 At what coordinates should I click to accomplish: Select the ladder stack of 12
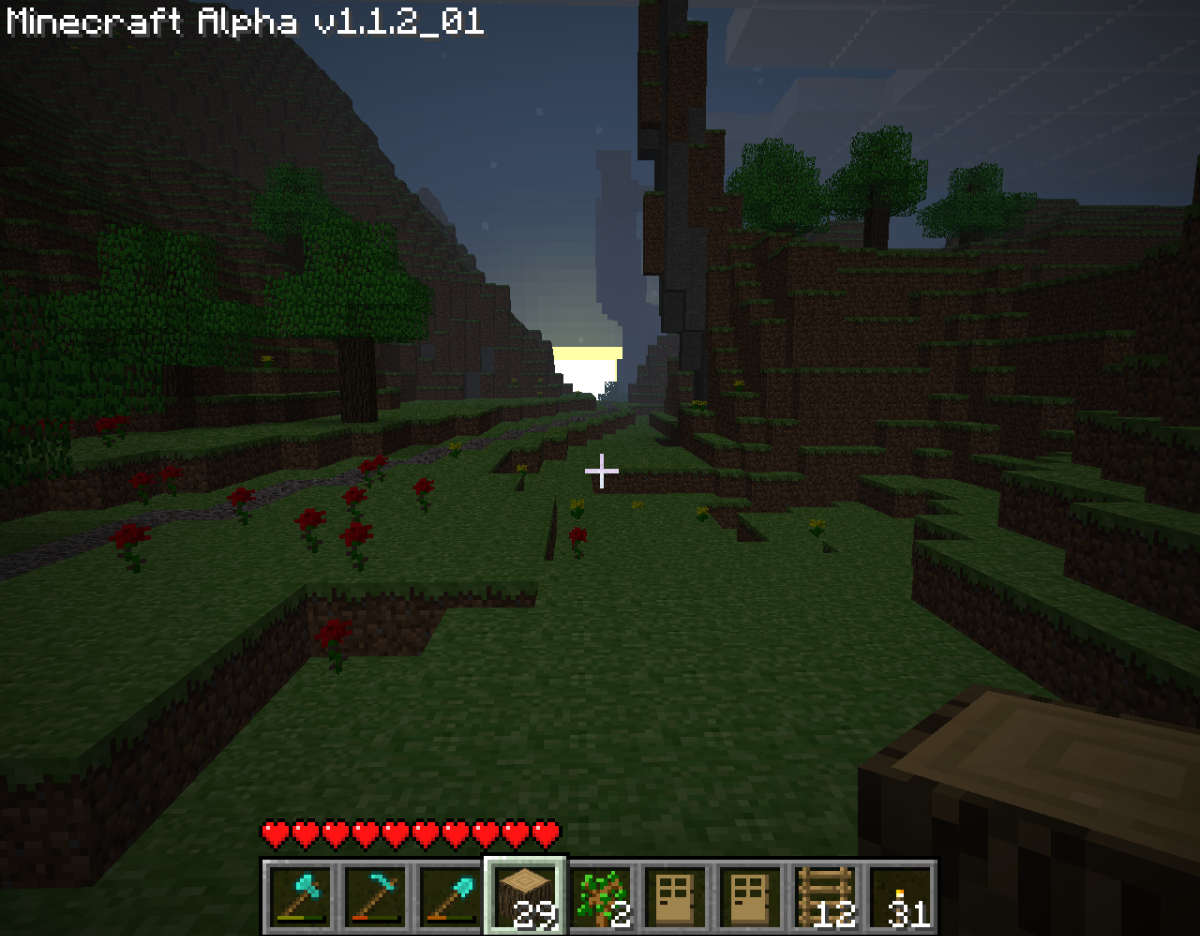[826, 895]
